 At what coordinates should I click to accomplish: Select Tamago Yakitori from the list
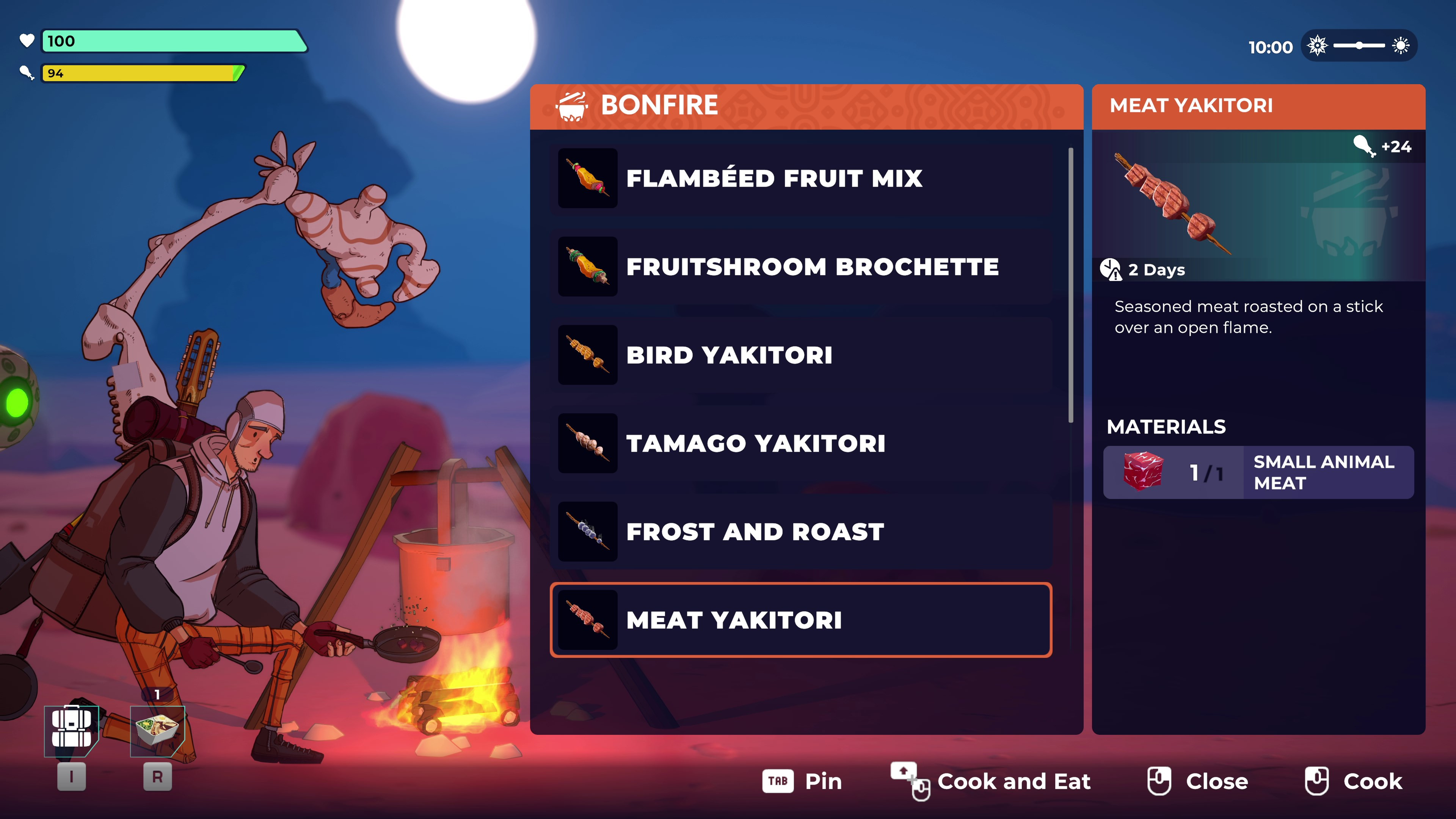coord(800,443)
